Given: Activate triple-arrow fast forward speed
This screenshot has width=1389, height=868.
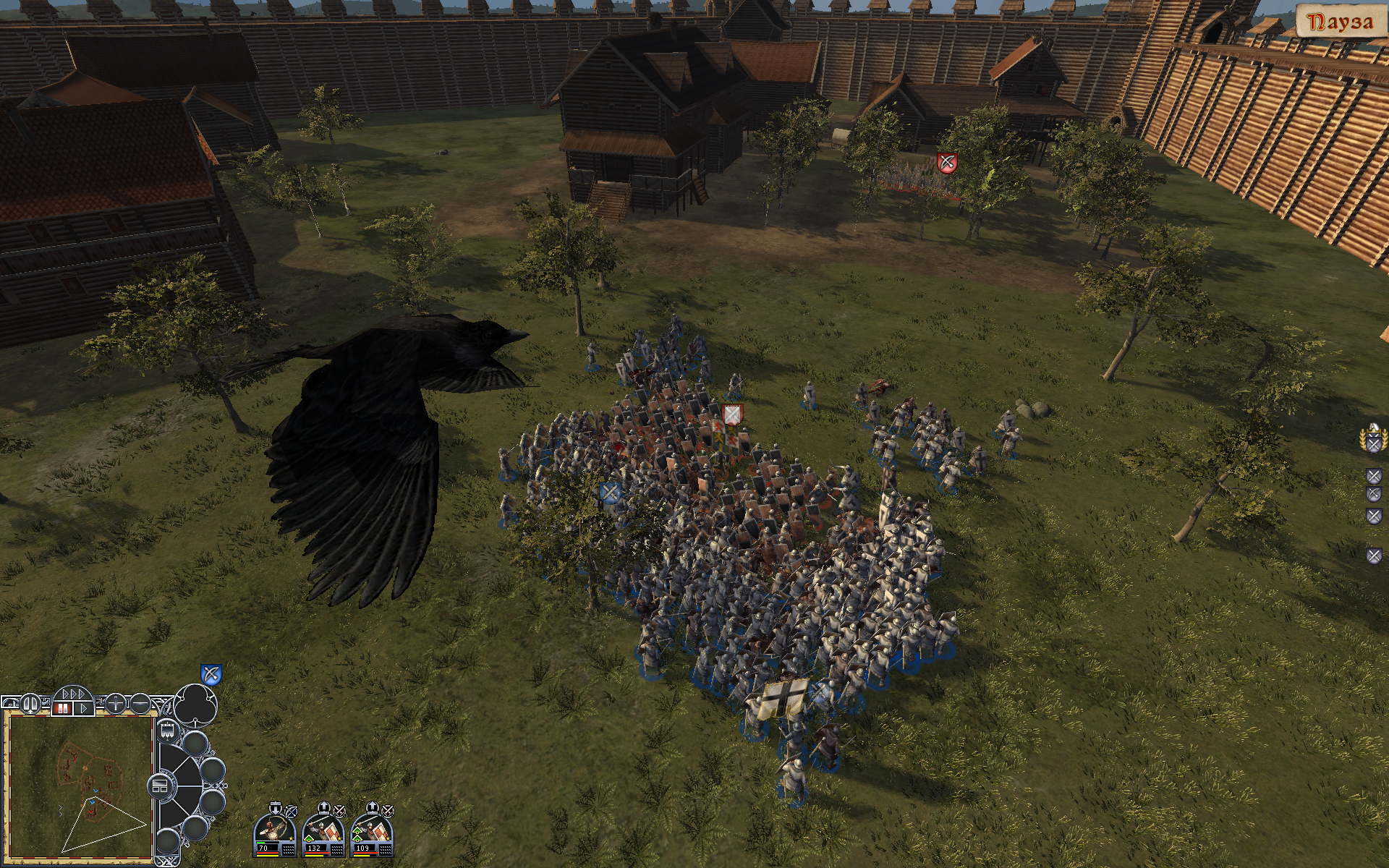Looking at the screenshot, I should 74,695.
